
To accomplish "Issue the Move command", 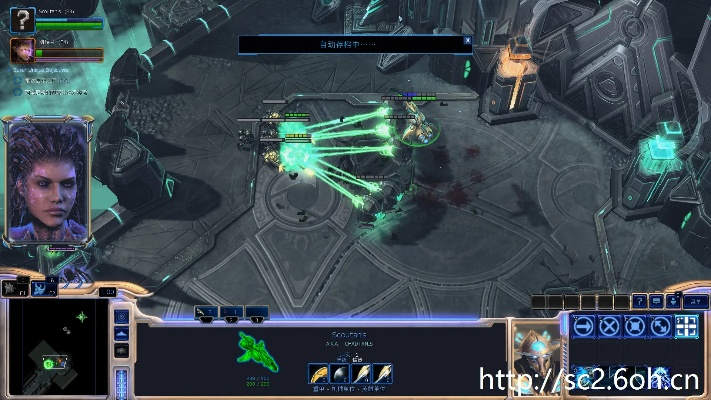I will pos(583,325).
